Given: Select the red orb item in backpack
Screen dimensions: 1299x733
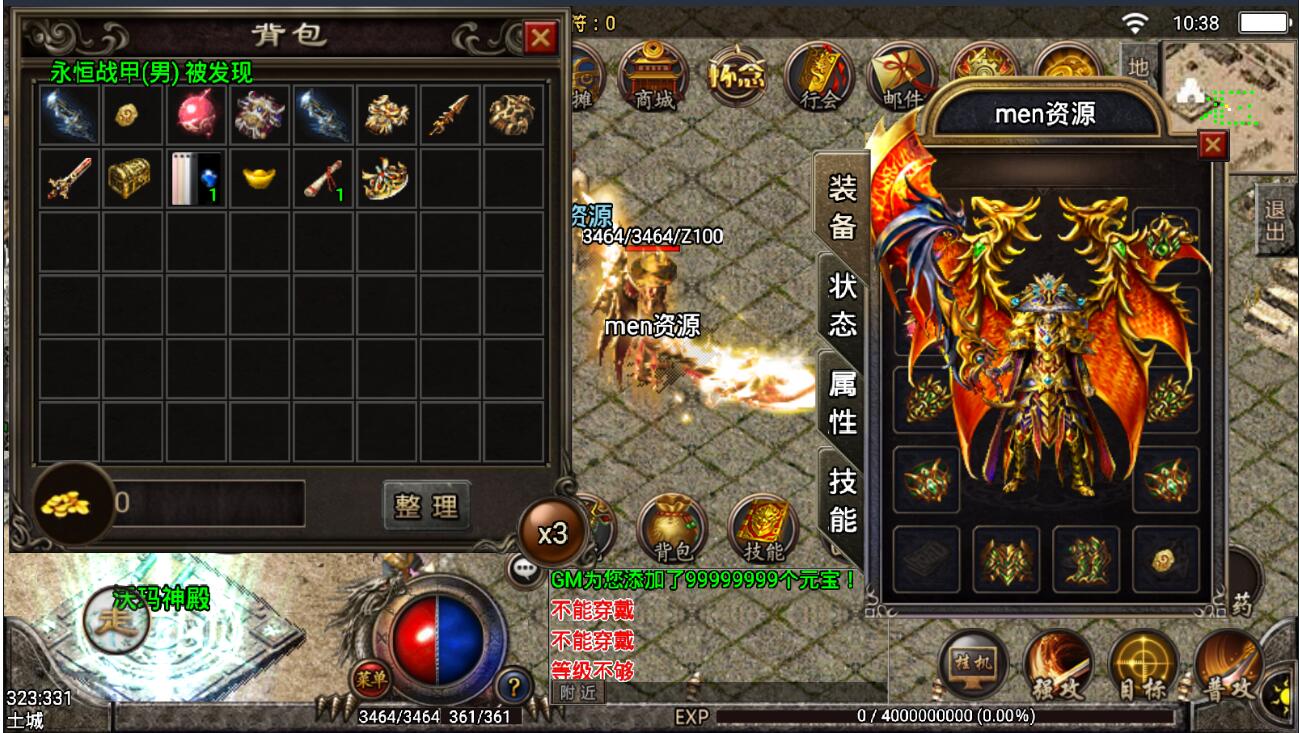Looking at the screenshot, I should pyautogui.click(x=196, y=115).
